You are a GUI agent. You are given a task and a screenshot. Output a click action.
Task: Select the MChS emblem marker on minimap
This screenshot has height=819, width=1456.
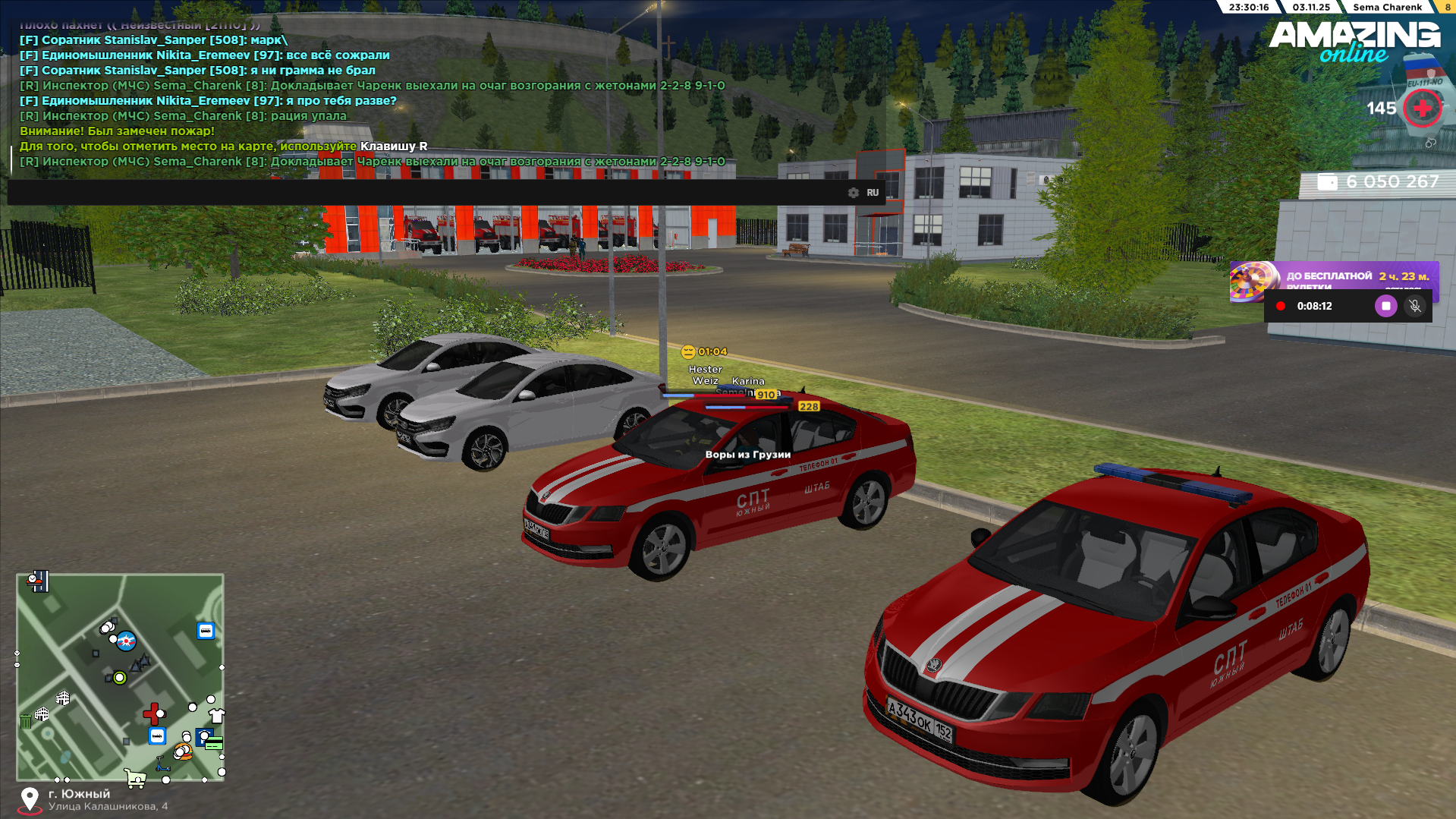[x=126, y=641]
